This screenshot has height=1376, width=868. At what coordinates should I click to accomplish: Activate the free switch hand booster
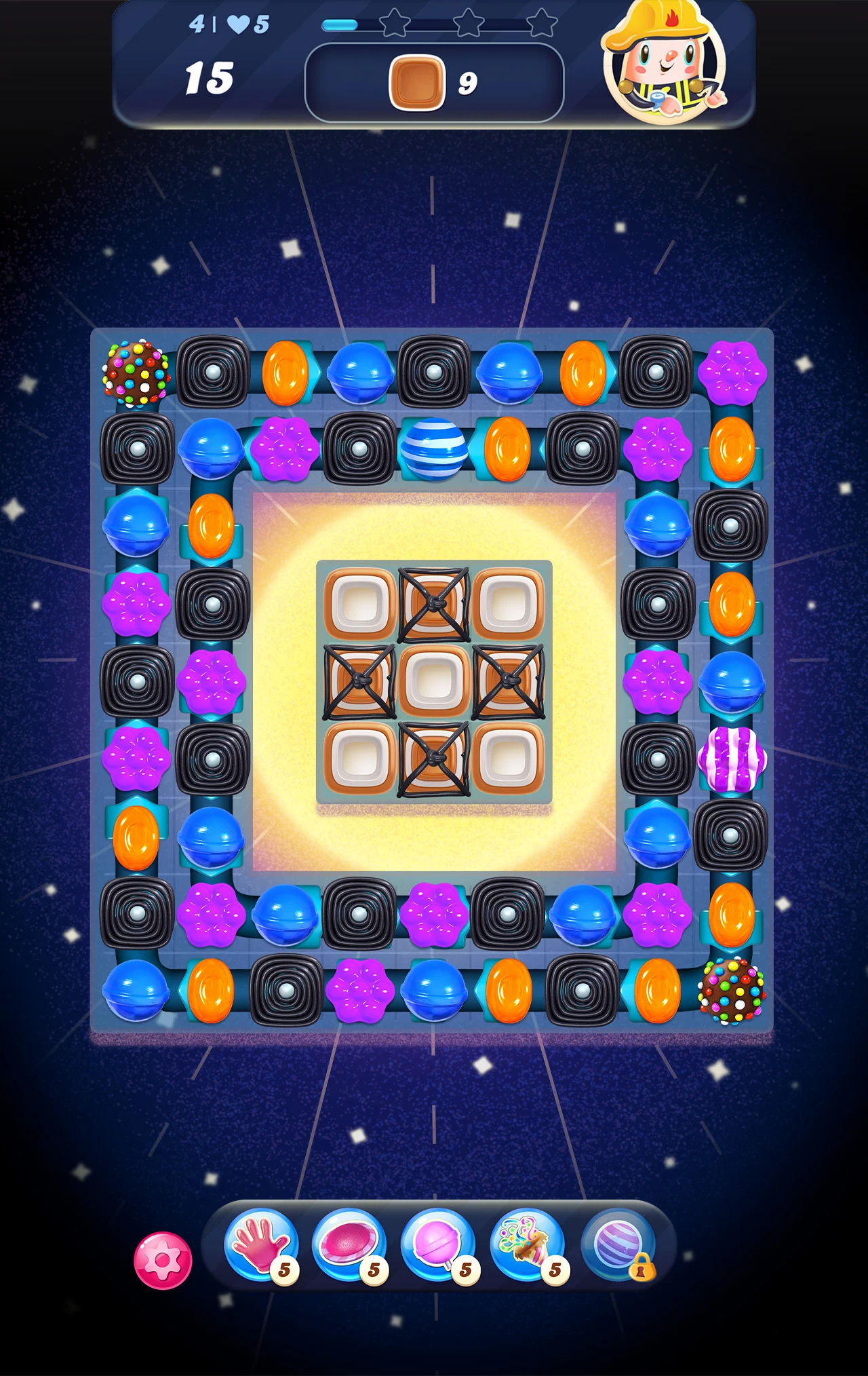261,1245
